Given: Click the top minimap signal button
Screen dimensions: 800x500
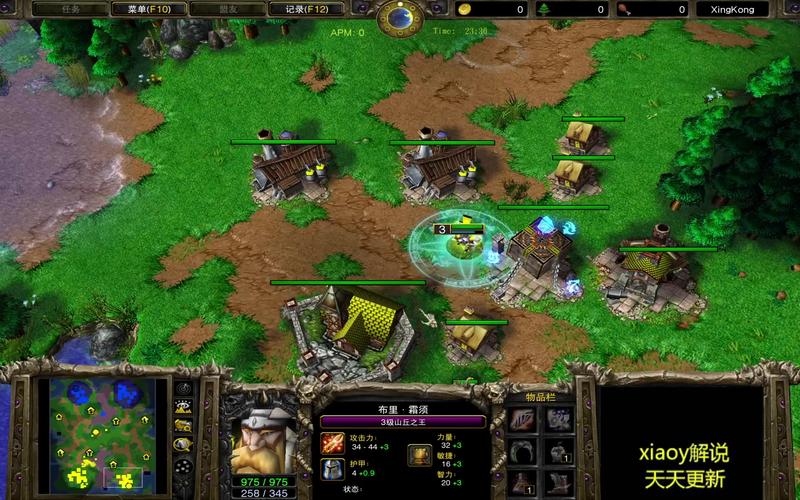Looking at the screenshot, I should tap(184, 387).
